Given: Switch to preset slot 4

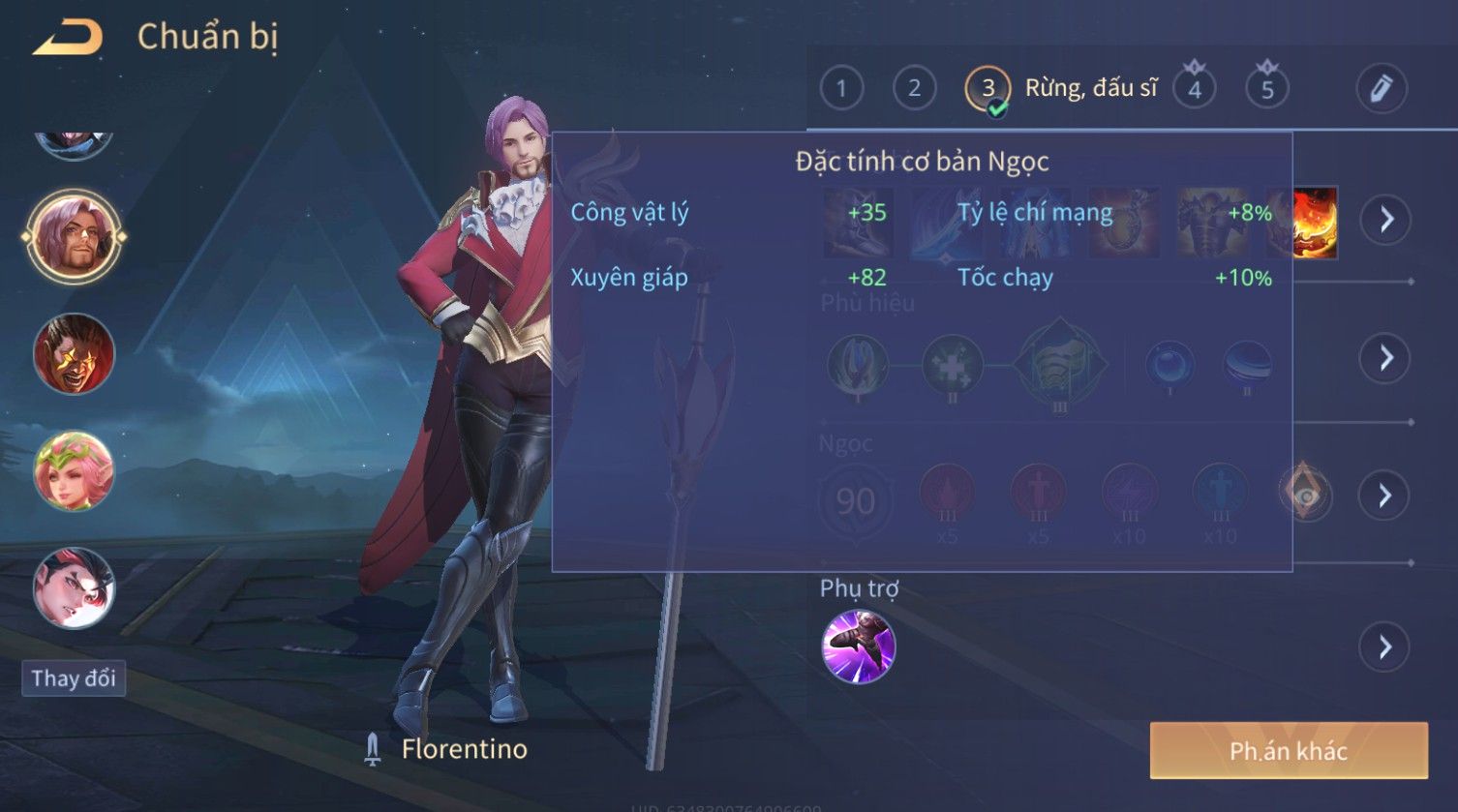Looking at the screenshot, I should [x=1194, y=89].
